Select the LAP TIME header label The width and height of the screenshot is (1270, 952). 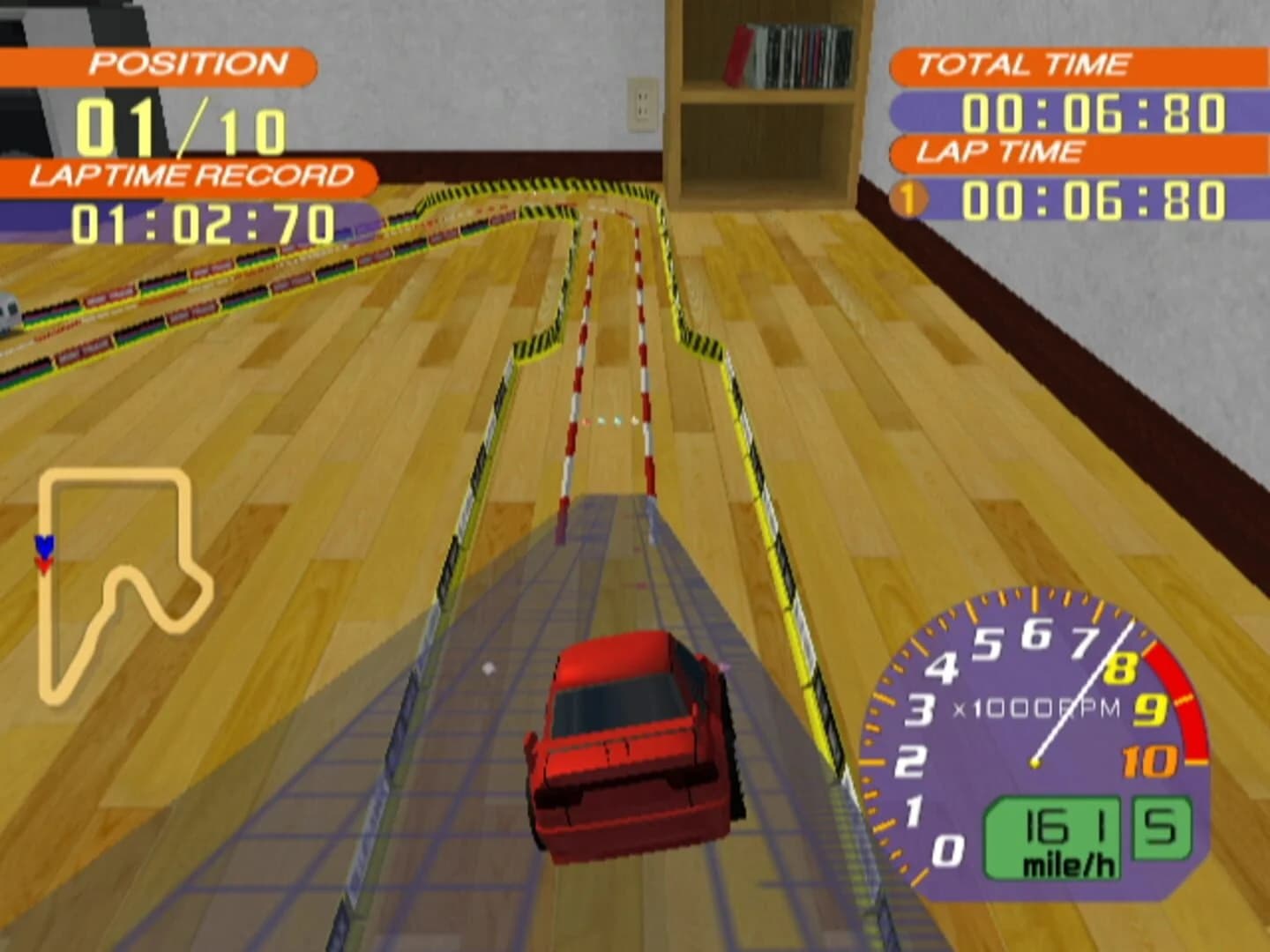click(x=1001, y=152)
